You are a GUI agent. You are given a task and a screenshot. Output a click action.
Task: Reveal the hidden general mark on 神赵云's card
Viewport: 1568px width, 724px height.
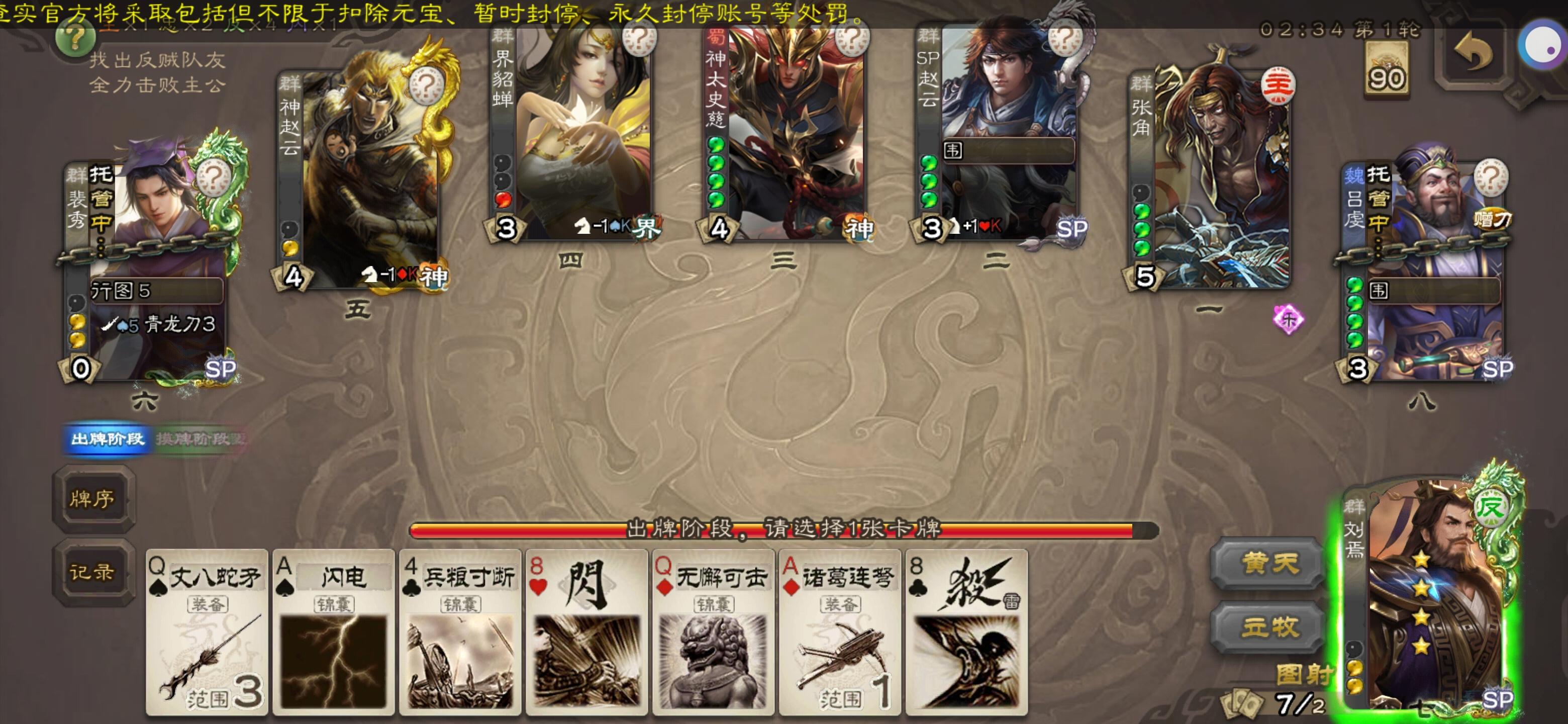click(426, 85)
